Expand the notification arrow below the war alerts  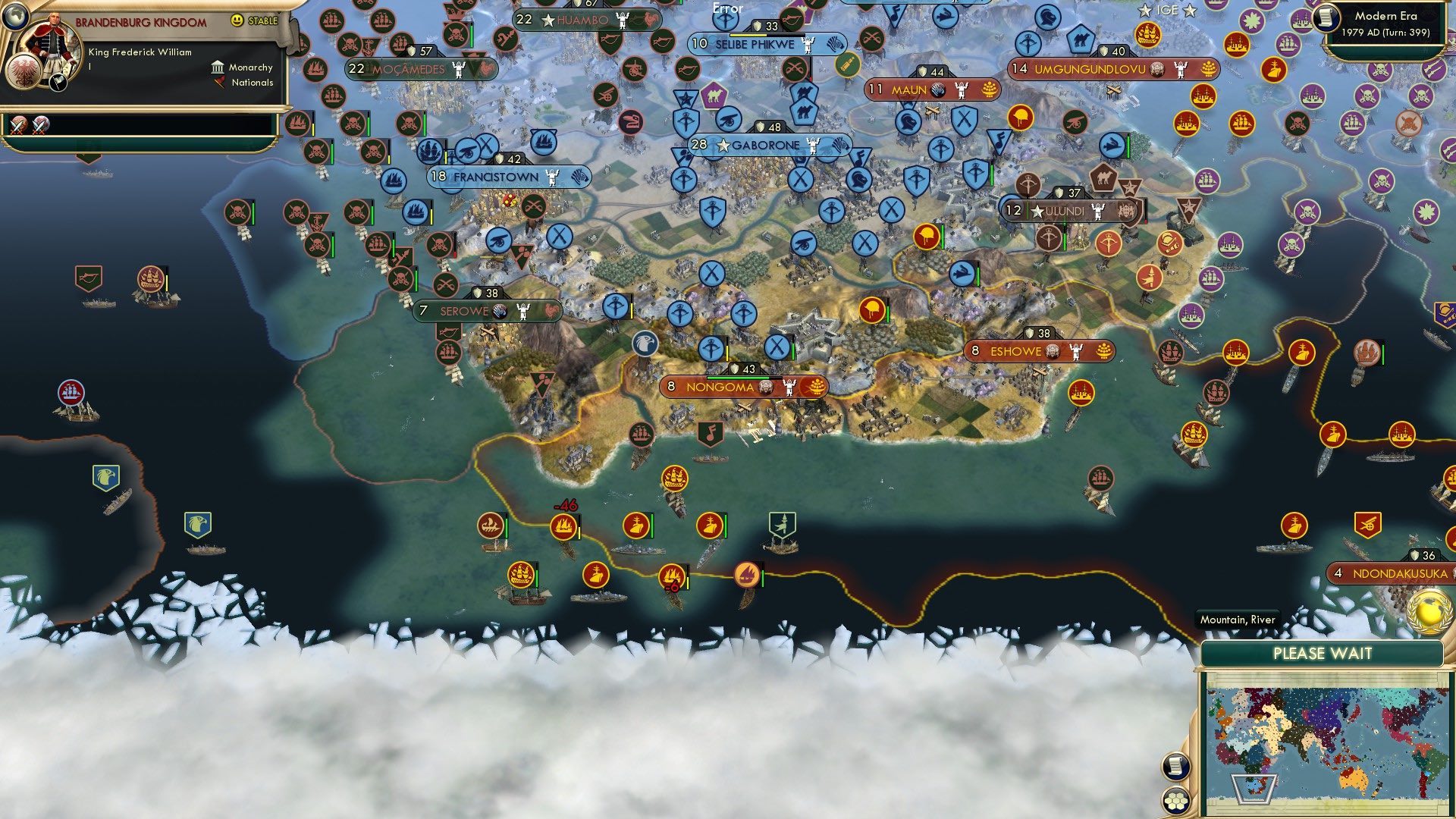tap(89, 160)
